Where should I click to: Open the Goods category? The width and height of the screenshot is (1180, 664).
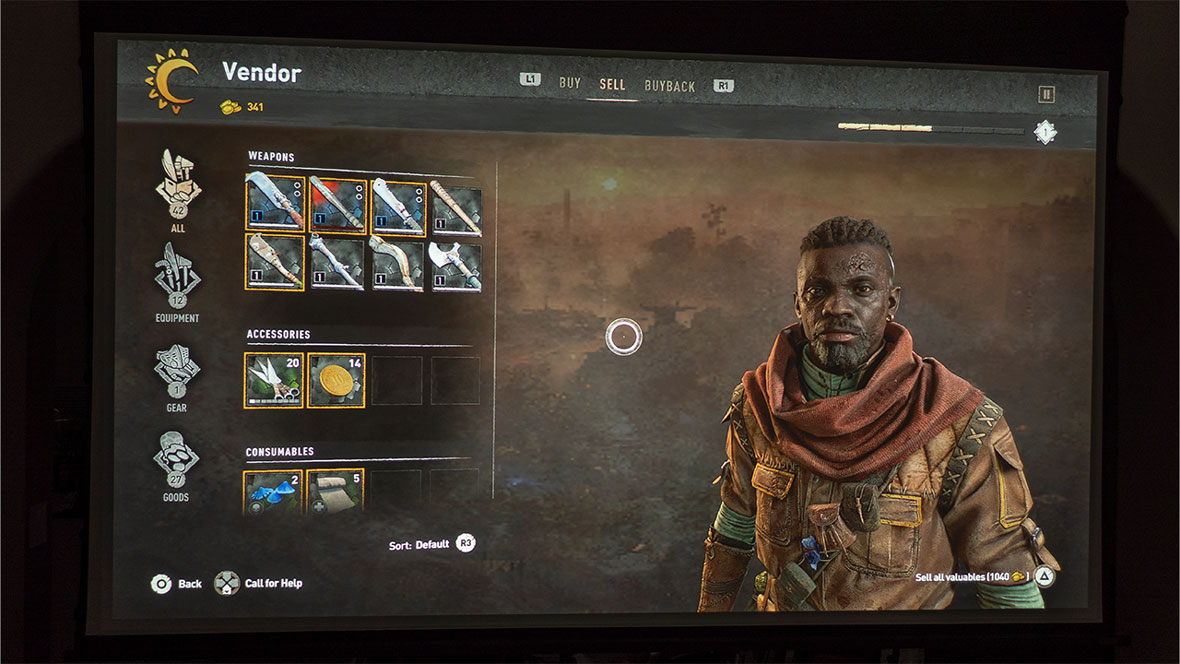pos(176,460)
